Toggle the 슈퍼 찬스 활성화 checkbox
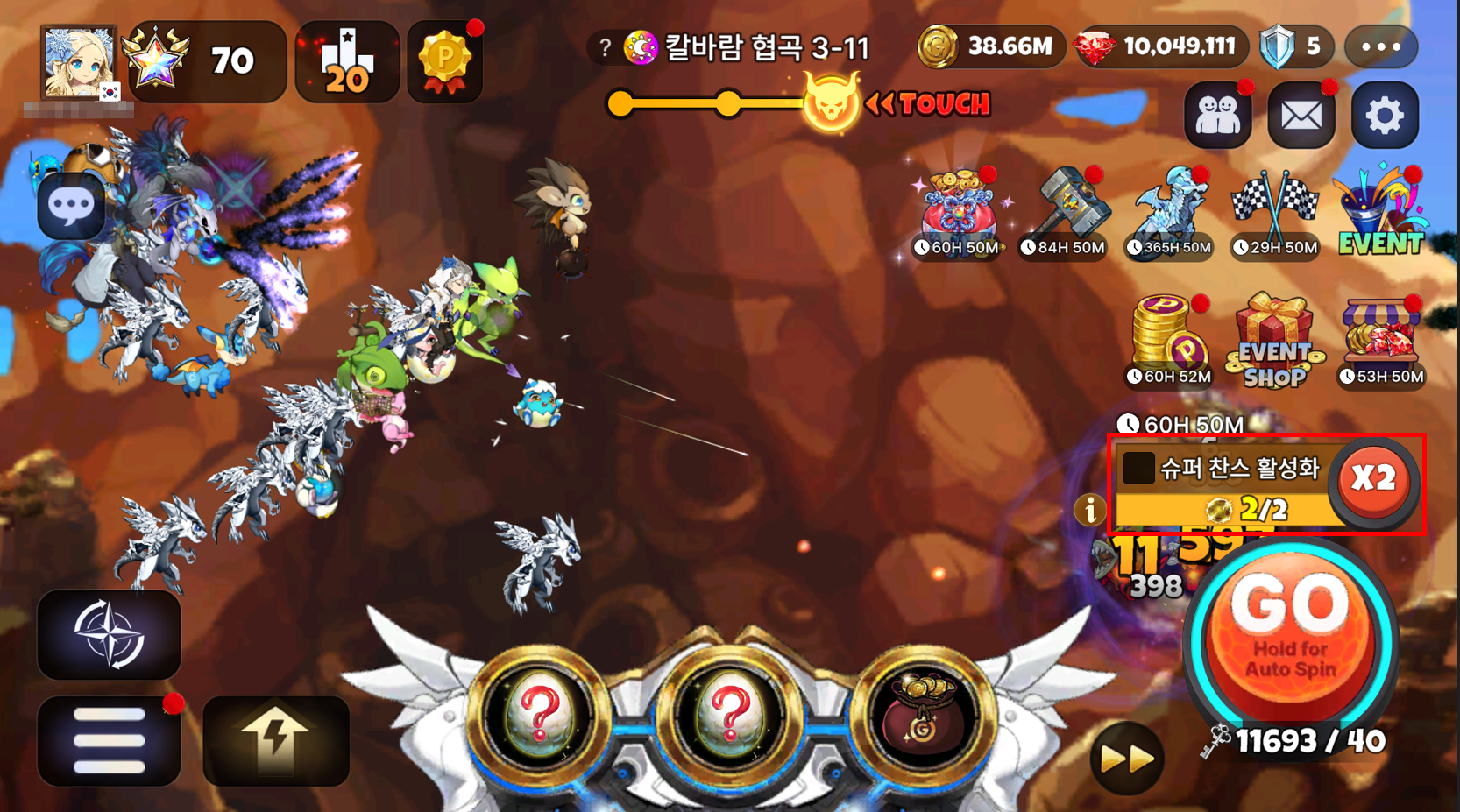 1138,468
